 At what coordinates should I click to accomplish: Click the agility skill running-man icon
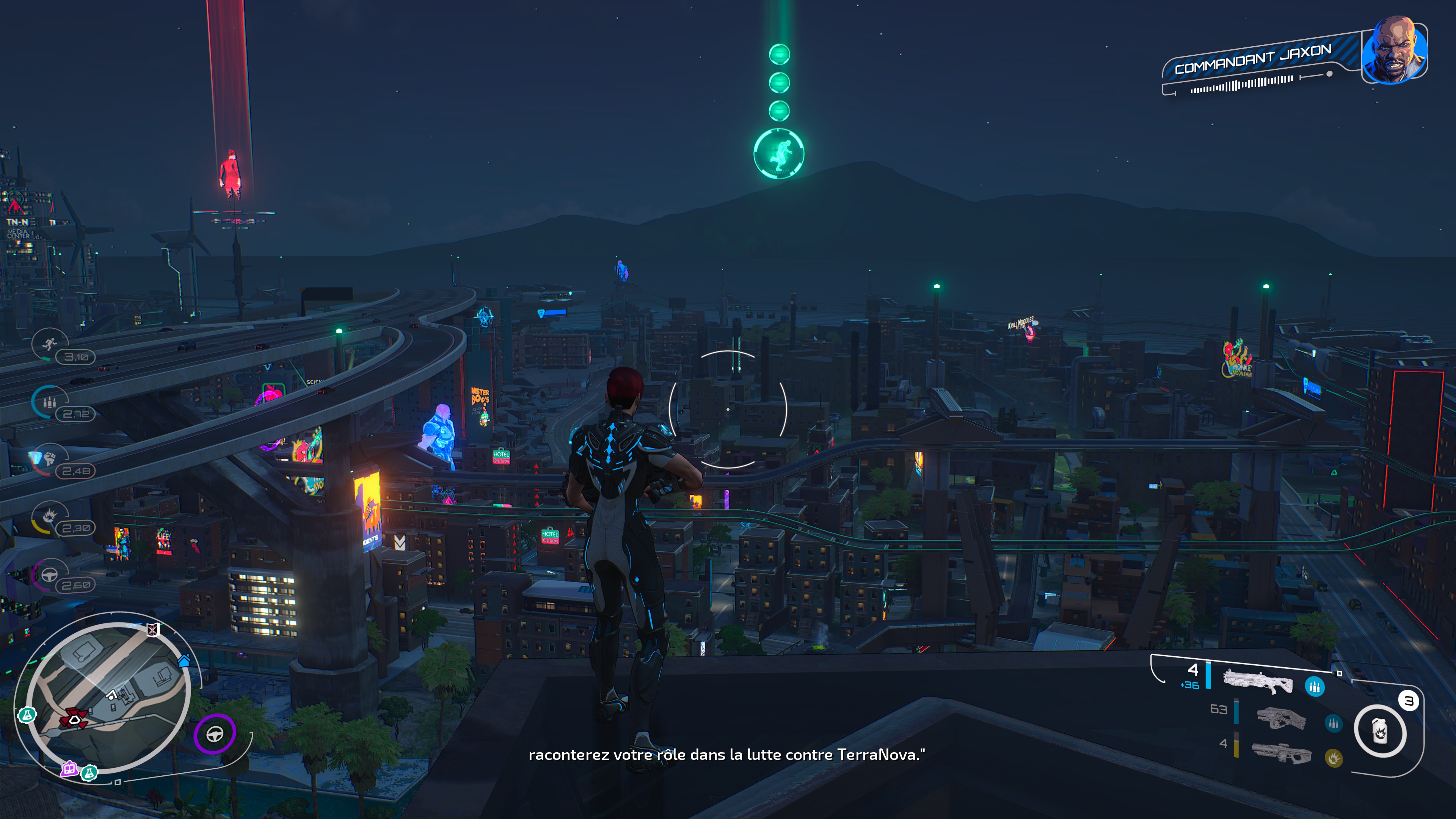50,344
